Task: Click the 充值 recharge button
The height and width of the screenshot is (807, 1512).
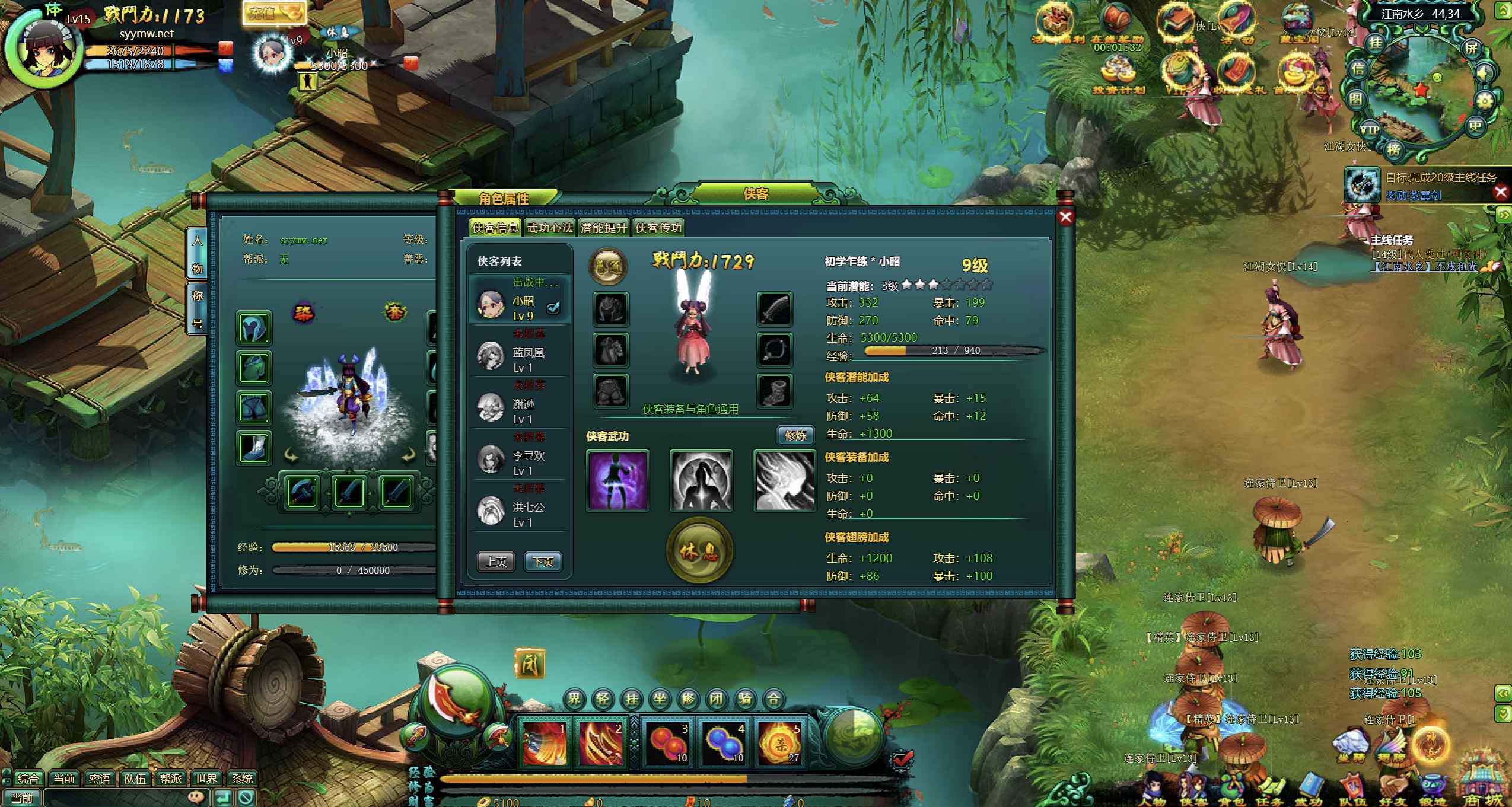Action: point(273,13)
